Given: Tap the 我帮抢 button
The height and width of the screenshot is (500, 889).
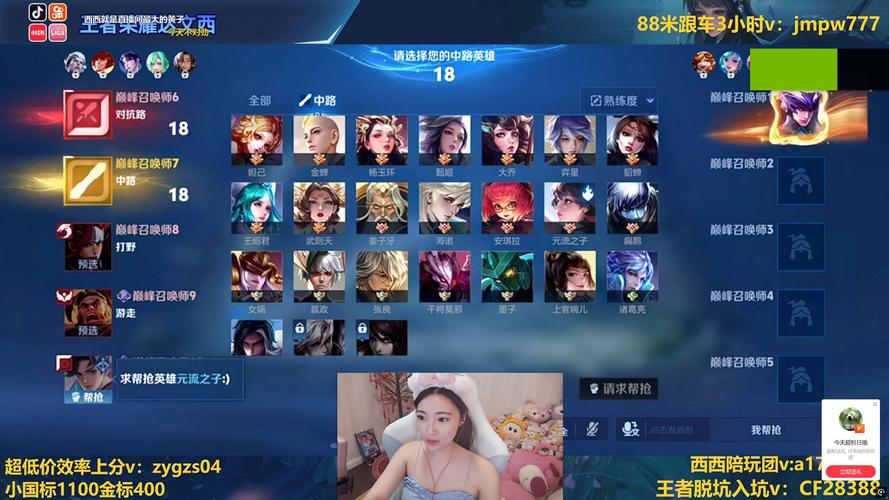Looking at the screenshot, I should [766, 430].
